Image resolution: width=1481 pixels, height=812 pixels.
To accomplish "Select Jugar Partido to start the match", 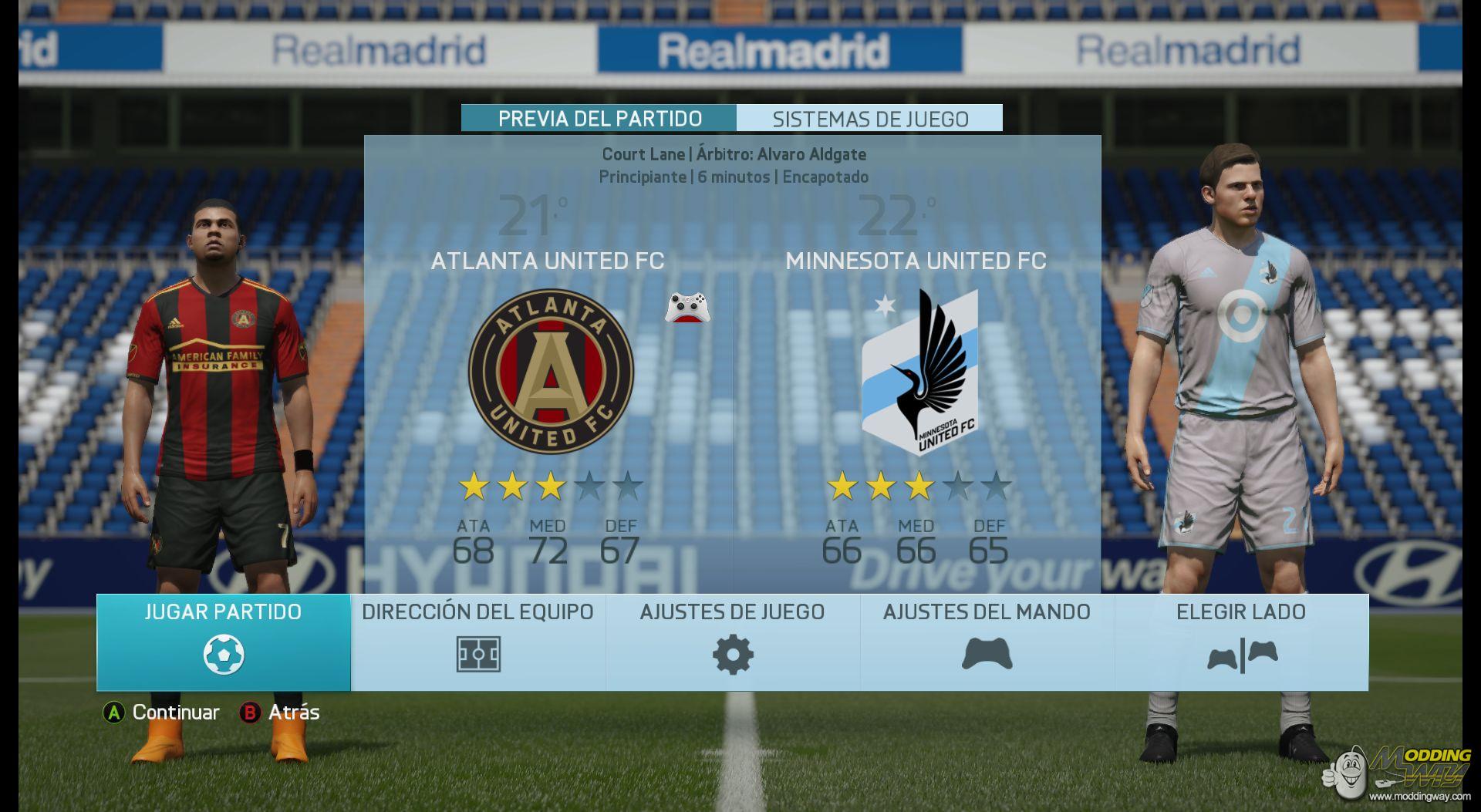I will (223, 642).
